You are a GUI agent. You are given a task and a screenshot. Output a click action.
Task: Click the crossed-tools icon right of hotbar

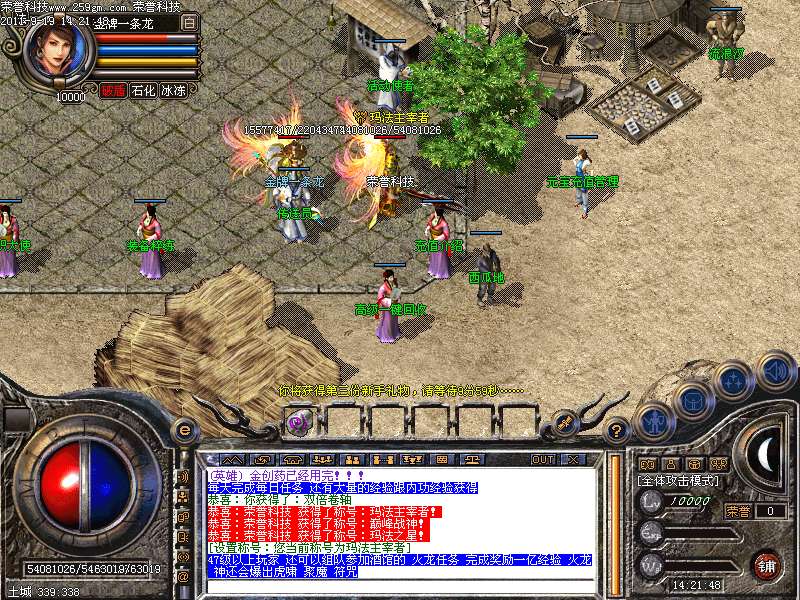point(565,421)
